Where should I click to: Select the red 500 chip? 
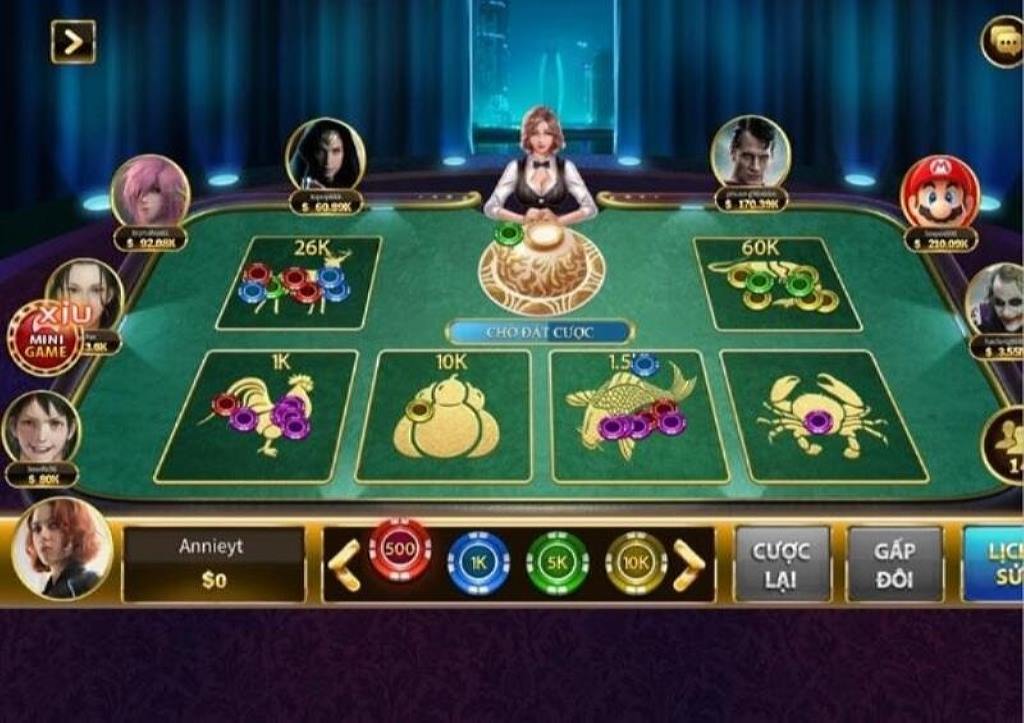(x=400, y=551)
